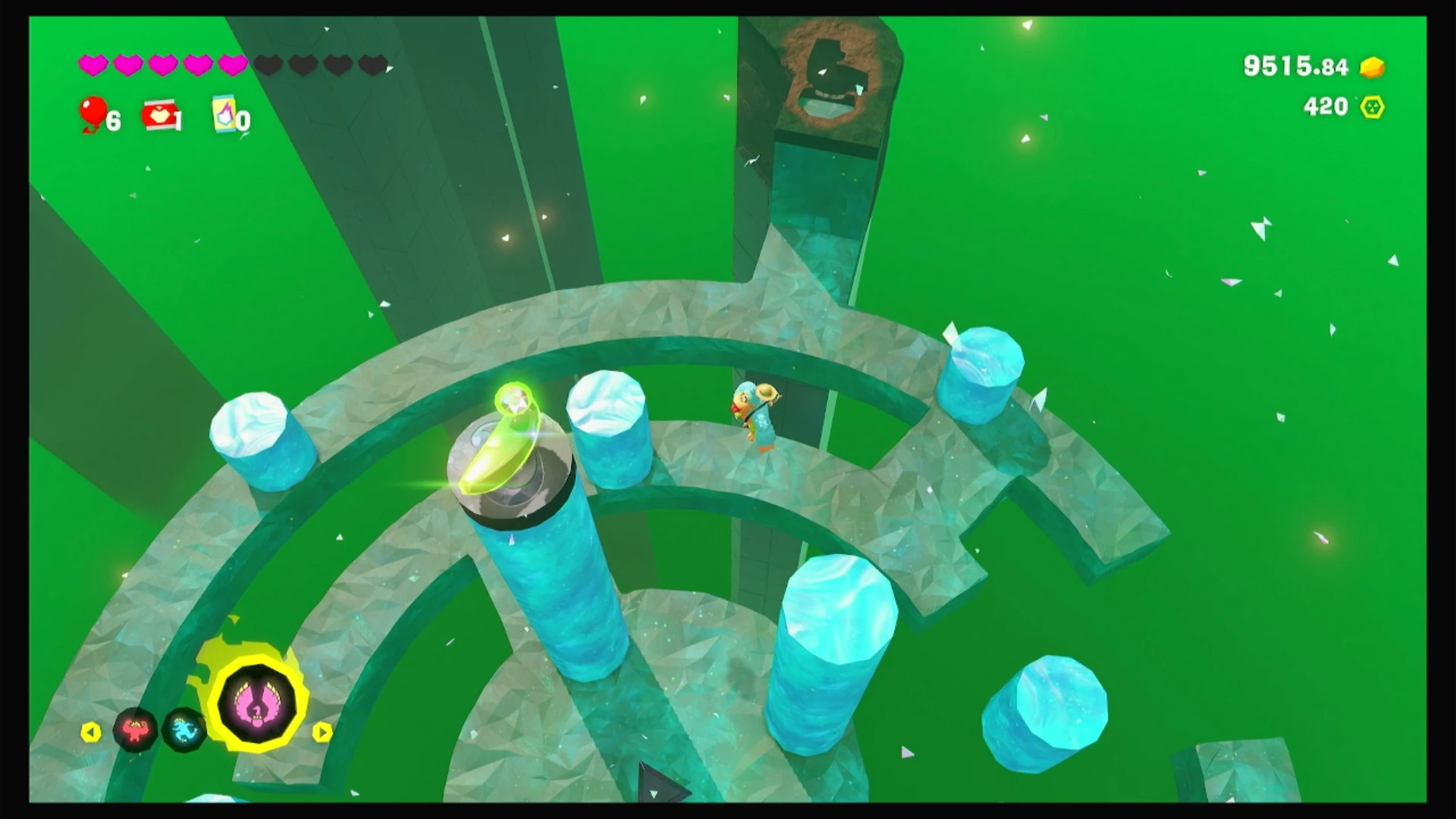Pick the red crab spirit icon
1456x819 pixels.
point(135,729)
